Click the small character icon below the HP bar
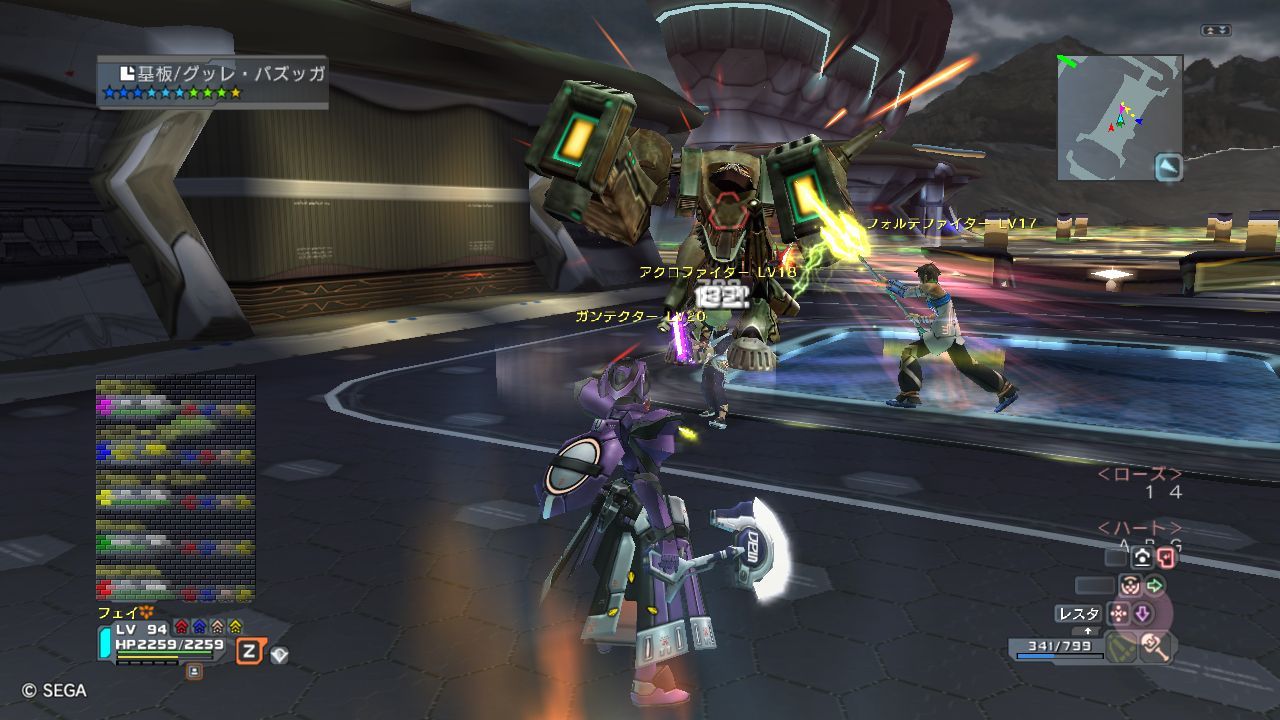1280x720 pixels. 194,671
